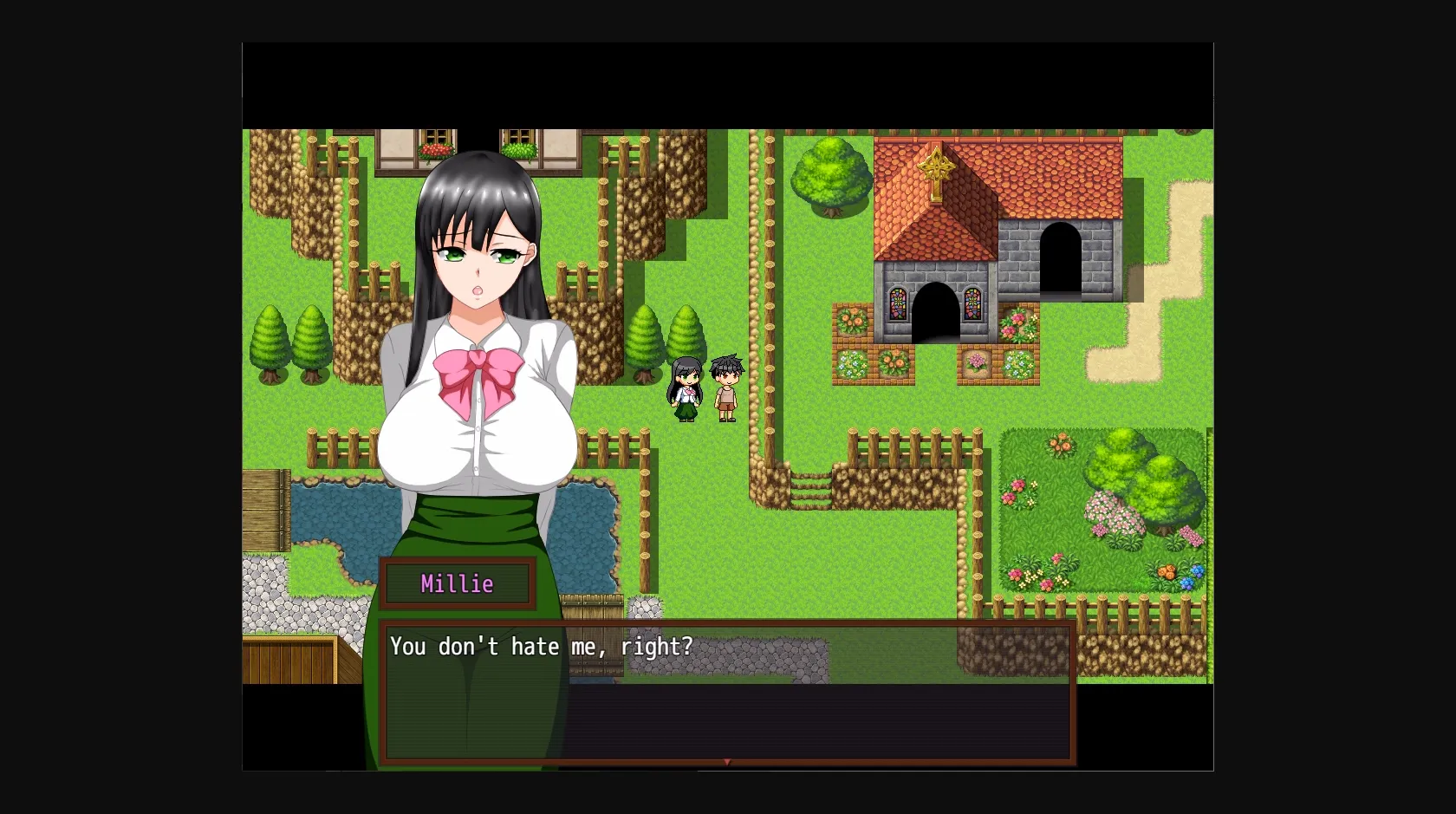Click the dialogue line 'You don't hate me, right?'
This screenshot has width=1456, height=814.
(x=542, y=647)
